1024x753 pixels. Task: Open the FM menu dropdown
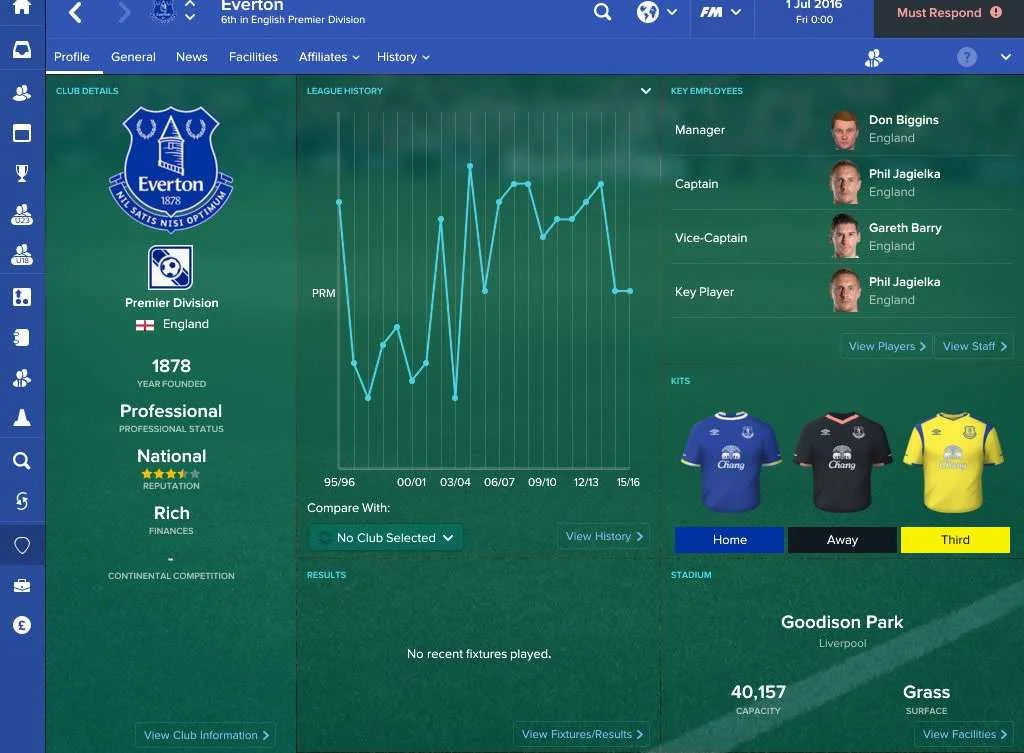tap(721, 13)
